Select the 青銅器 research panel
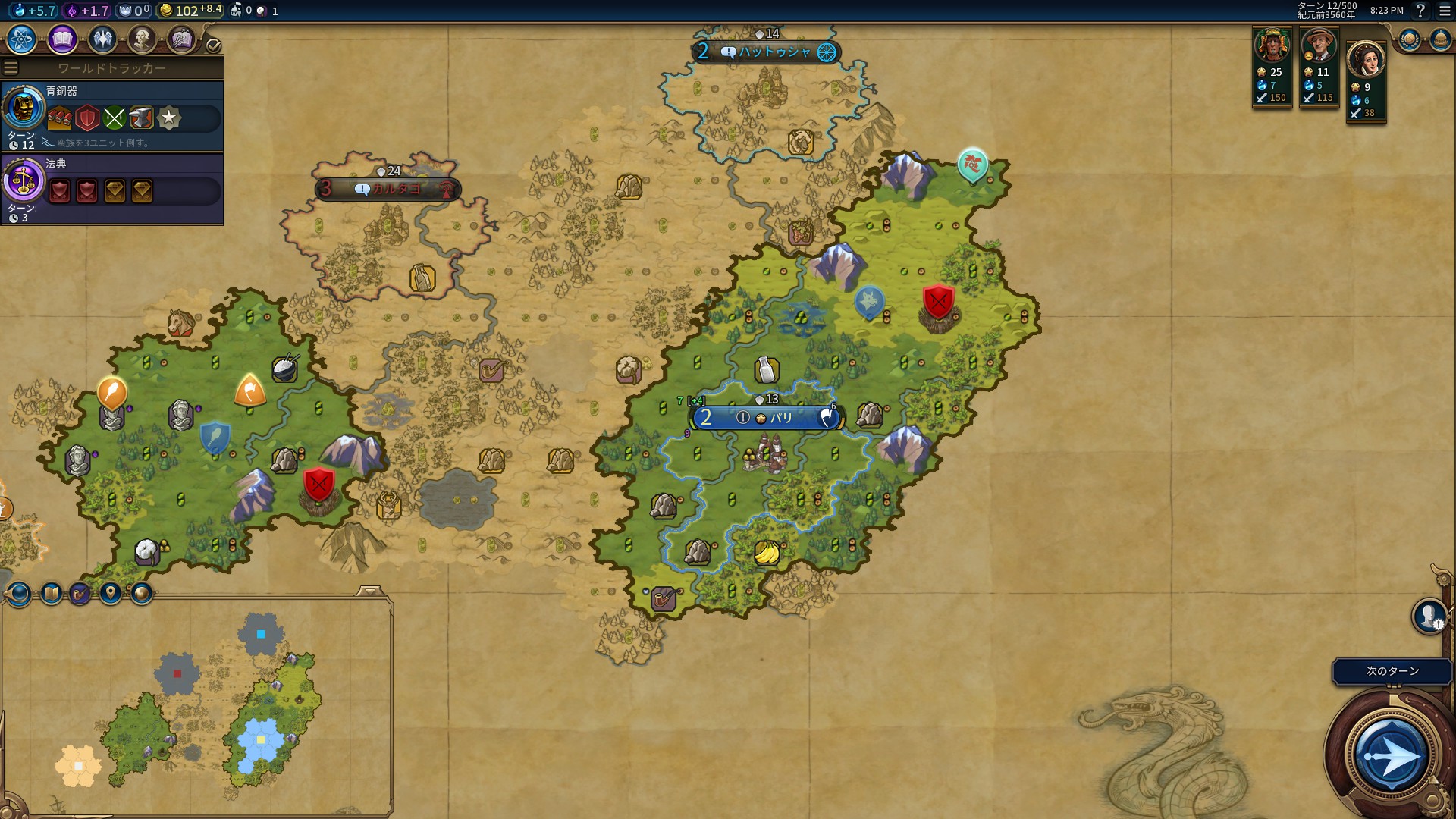 (112, 116)
